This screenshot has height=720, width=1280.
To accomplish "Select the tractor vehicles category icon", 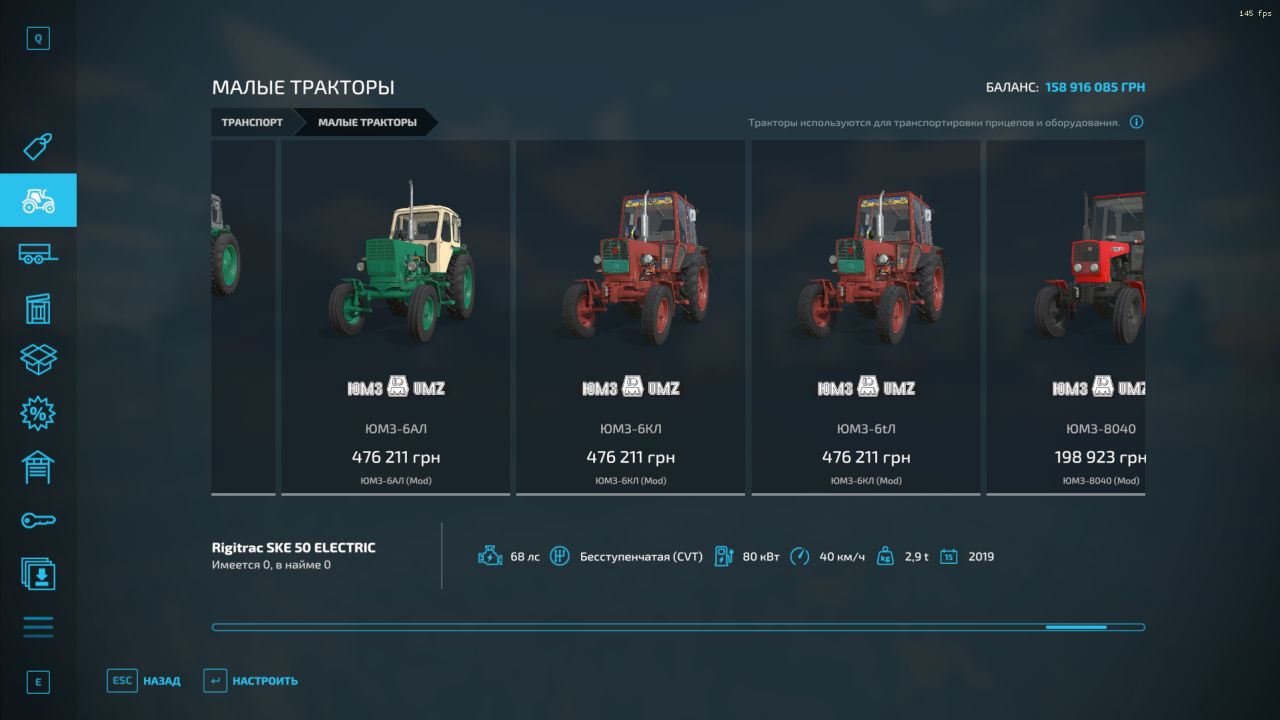I will coord(38,201).
